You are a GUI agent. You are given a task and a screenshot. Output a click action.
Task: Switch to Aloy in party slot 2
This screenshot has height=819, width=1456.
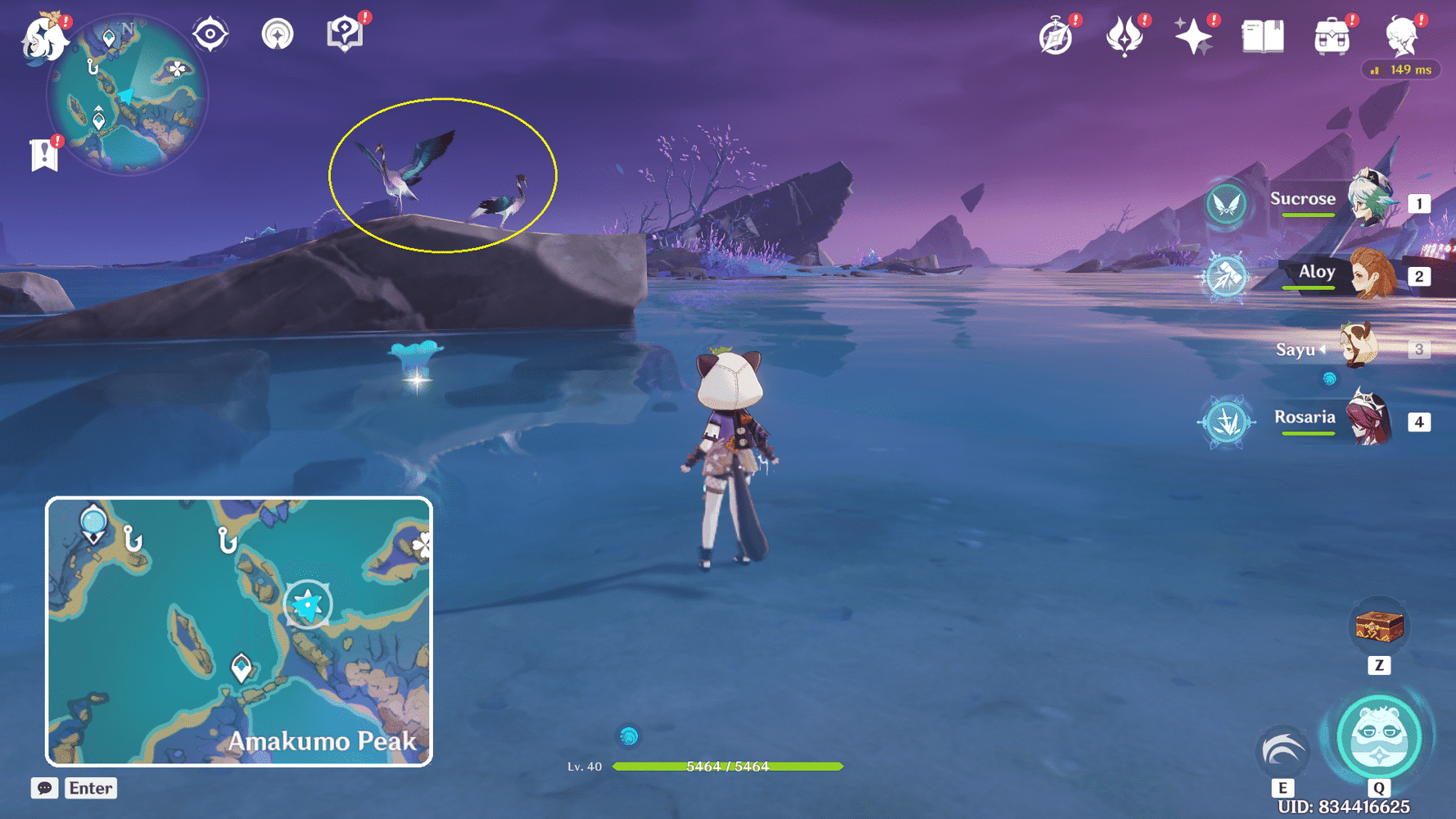[1343, 274]
